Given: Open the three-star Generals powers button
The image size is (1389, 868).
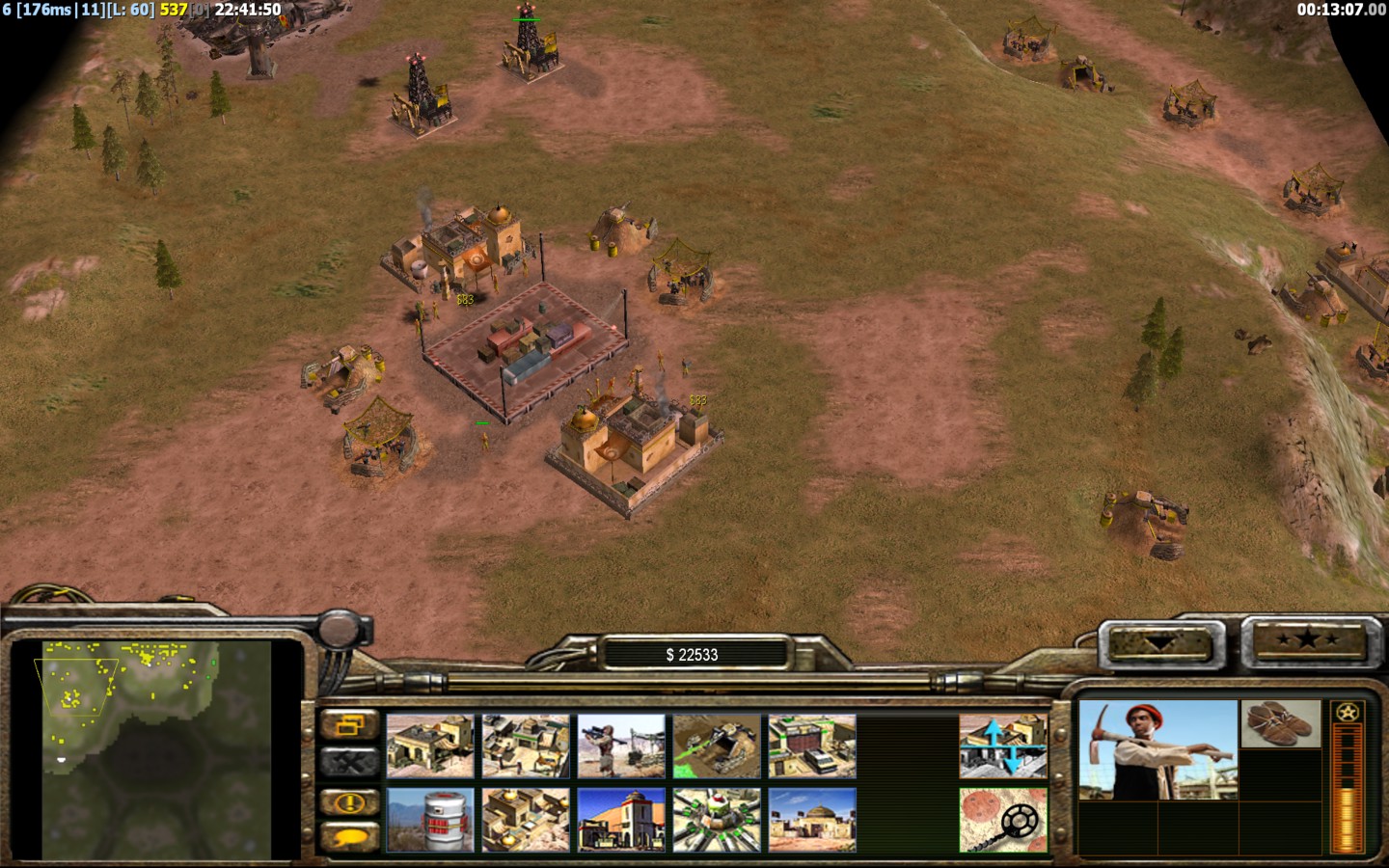Looking at the screenshot, I should pos(1306,640).
